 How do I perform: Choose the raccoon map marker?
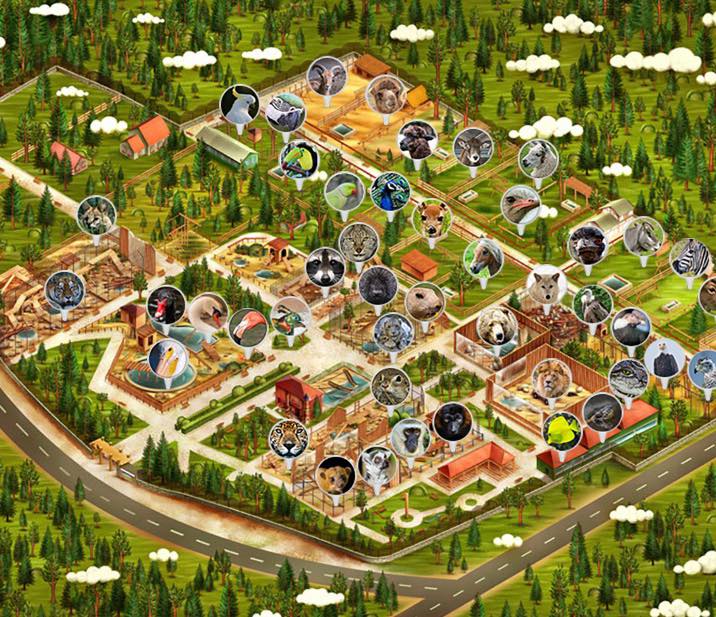coord(325,267)
